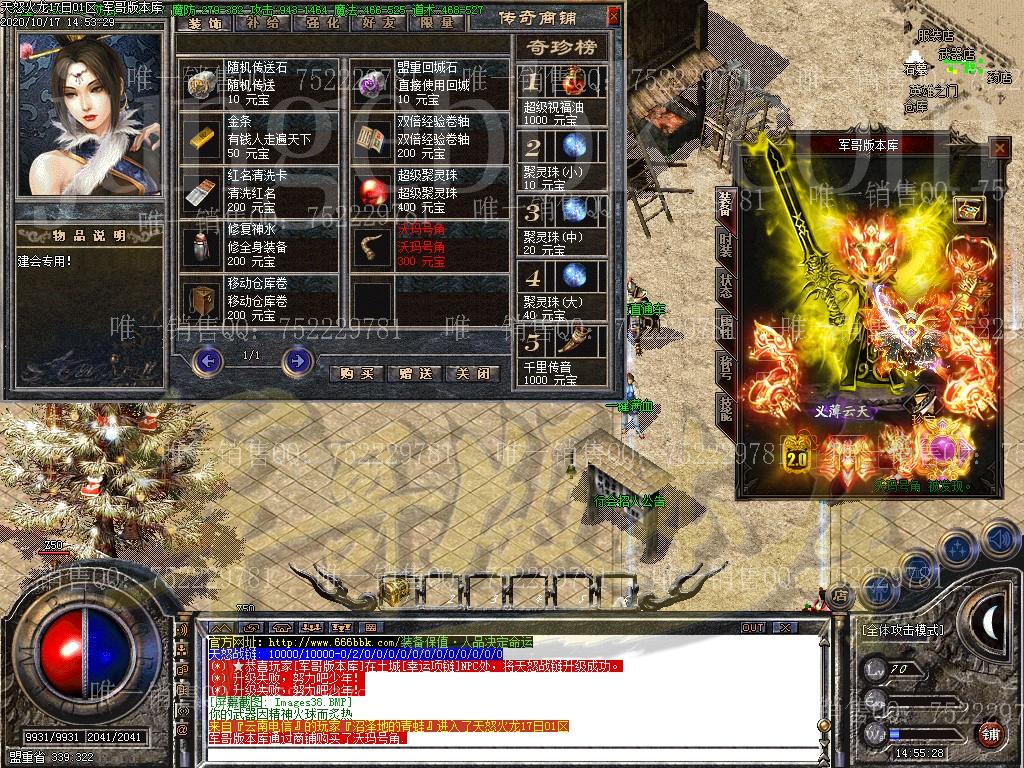Image resolution: width=1024 pixels, height=768 pixels.
Task: Switch to the 补给 shop tab
Action: [x=262, y=22]
